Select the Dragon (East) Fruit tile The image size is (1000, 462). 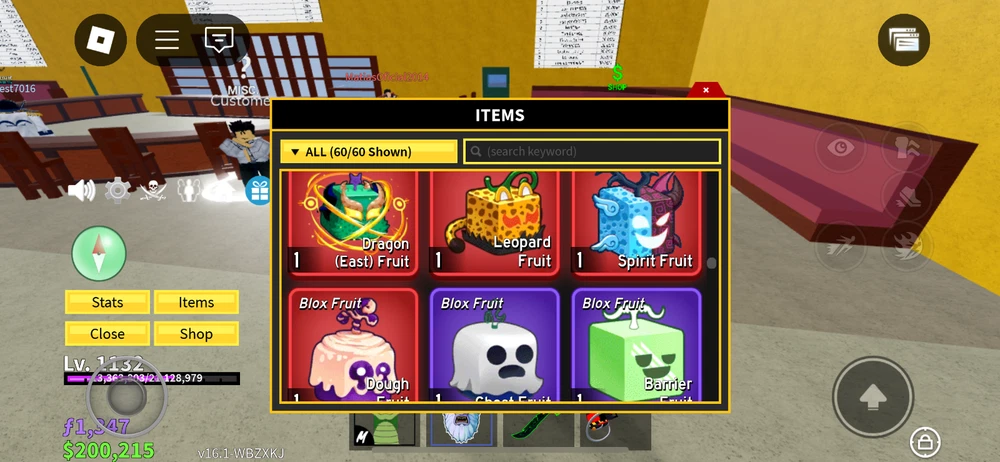[x=354, y=222]
